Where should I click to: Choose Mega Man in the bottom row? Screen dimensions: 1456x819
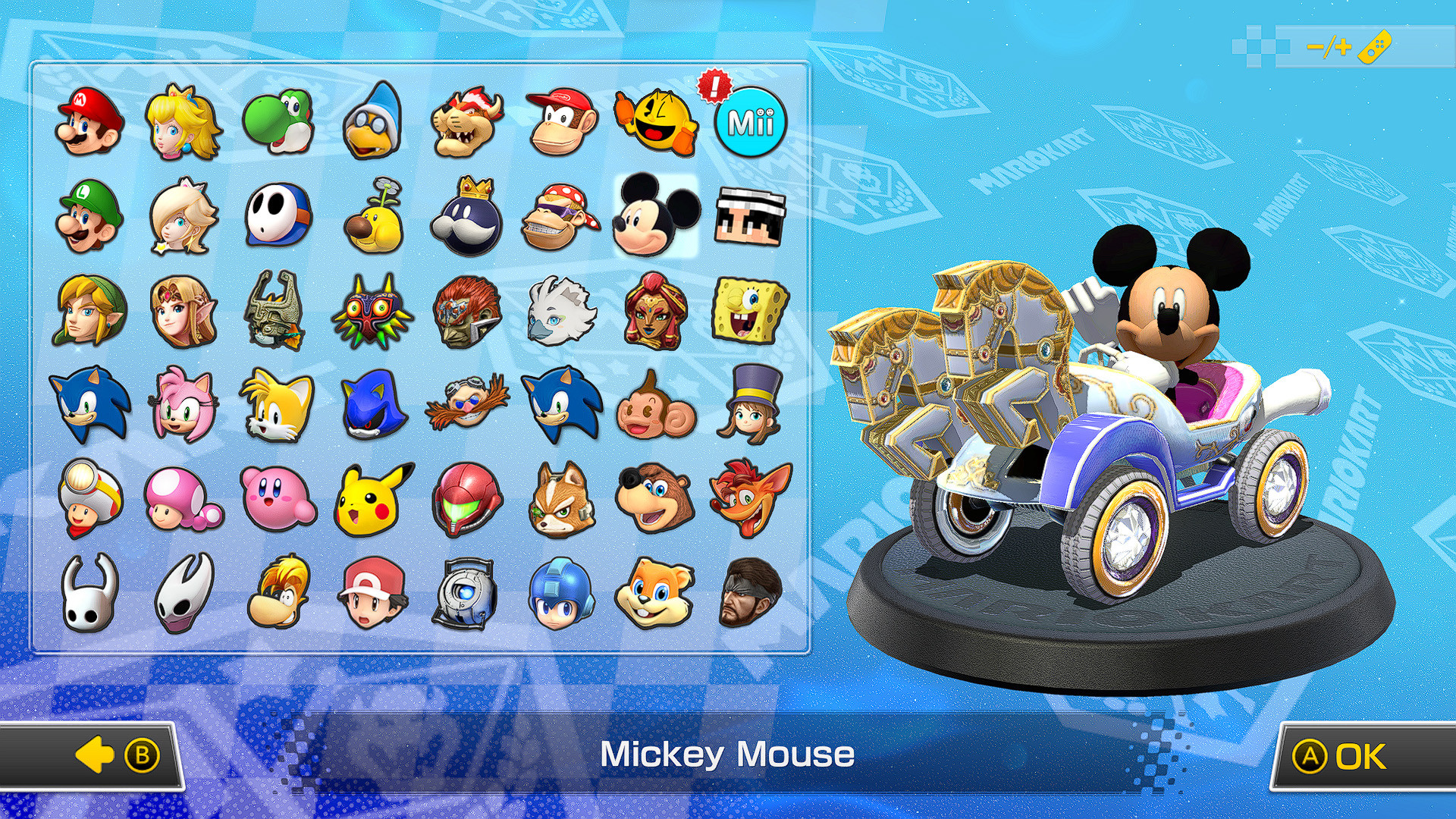click(x=560, y=595)
